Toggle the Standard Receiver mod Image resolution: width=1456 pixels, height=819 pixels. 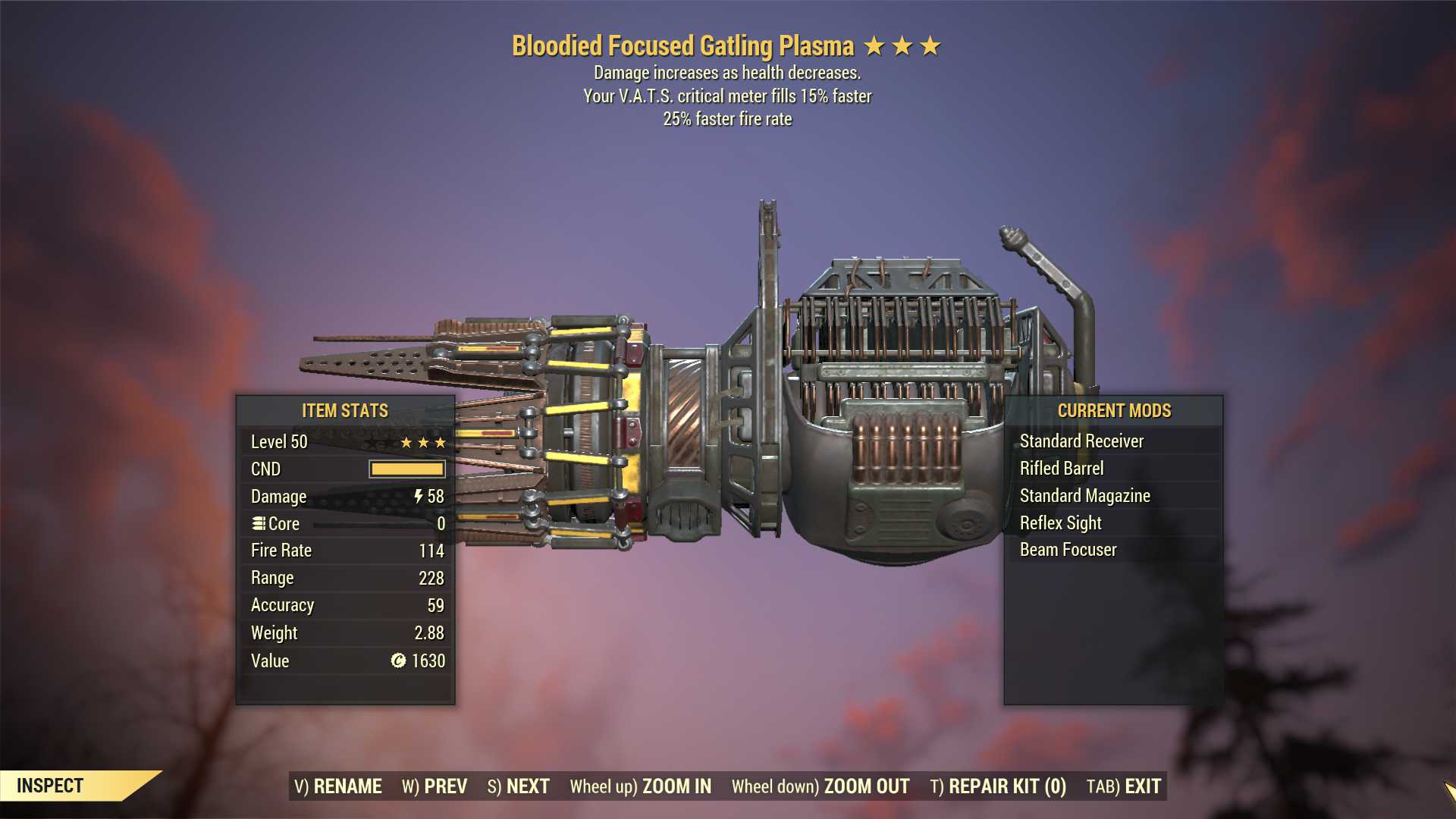click(x=1082, y=441)
